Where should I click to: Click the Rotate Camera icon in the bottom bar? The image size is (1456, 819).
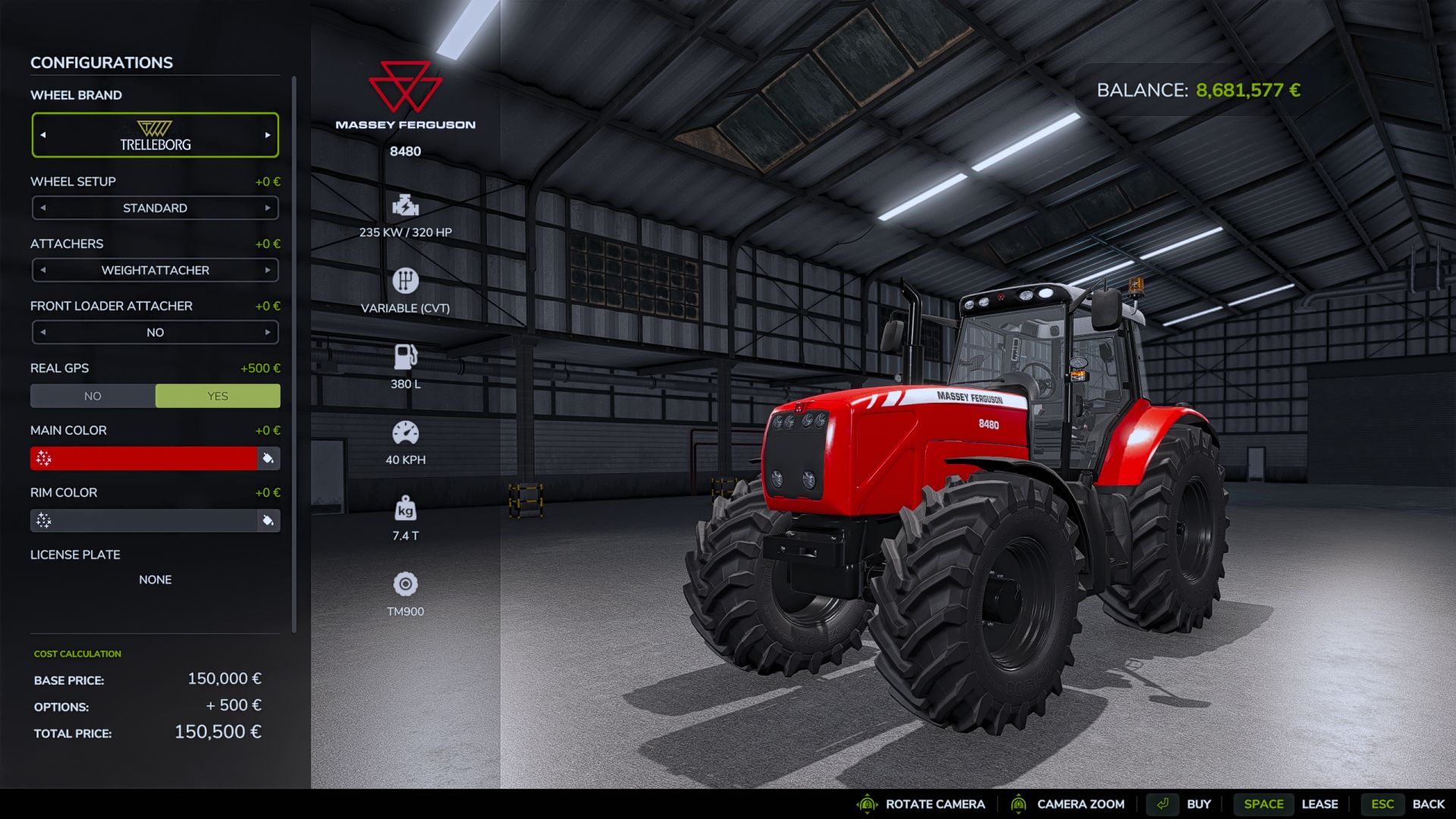click(865, 804)
